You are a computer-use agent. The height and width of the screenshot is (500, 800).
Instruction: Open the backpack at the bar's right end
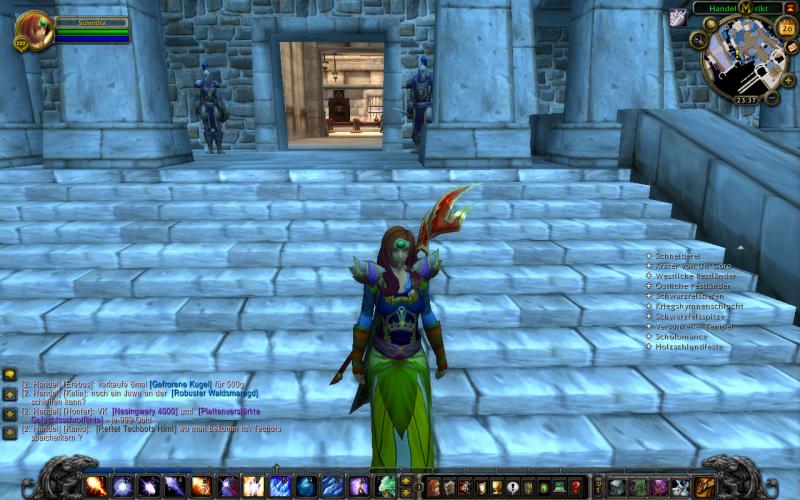coord(705,487)
